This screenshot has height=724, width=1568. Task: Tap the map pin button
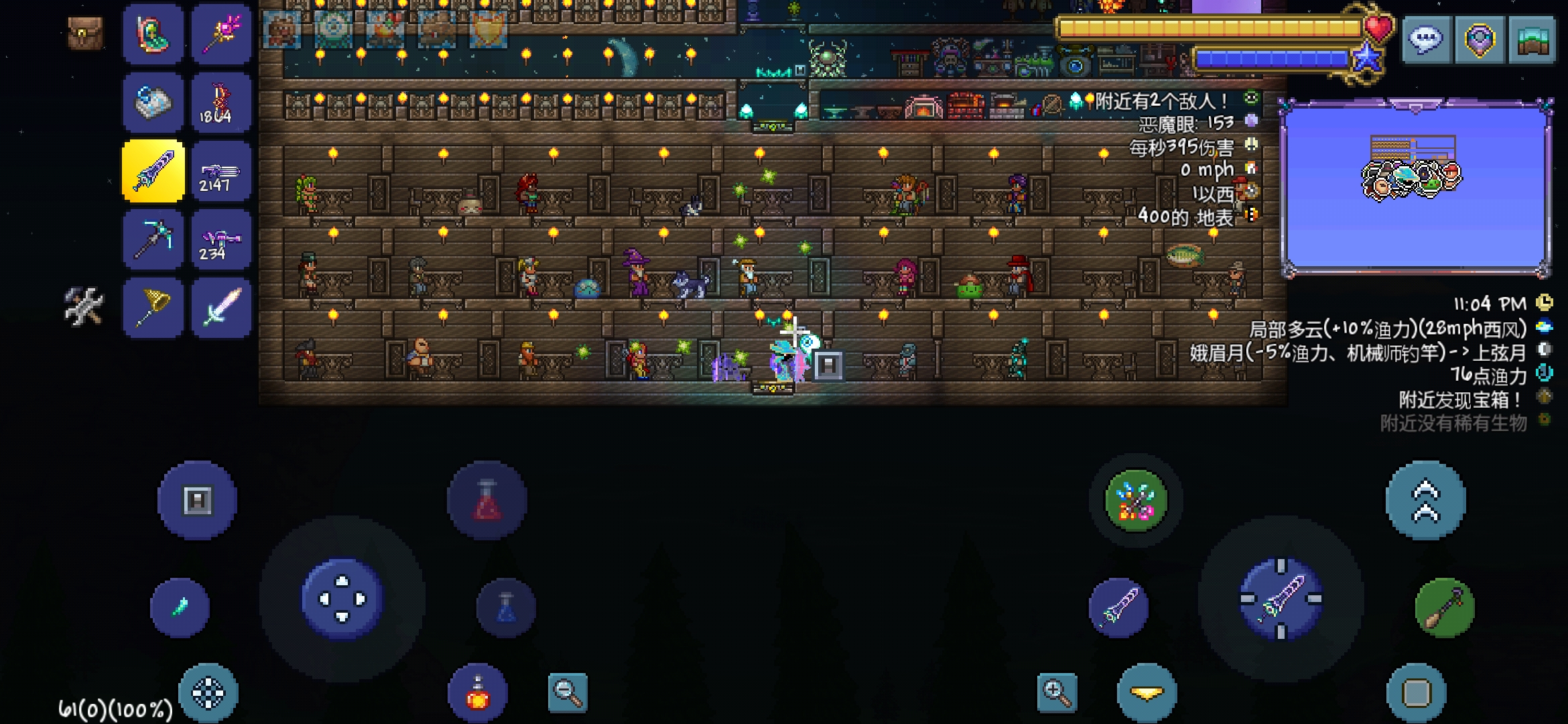[x=1479, y=40]
